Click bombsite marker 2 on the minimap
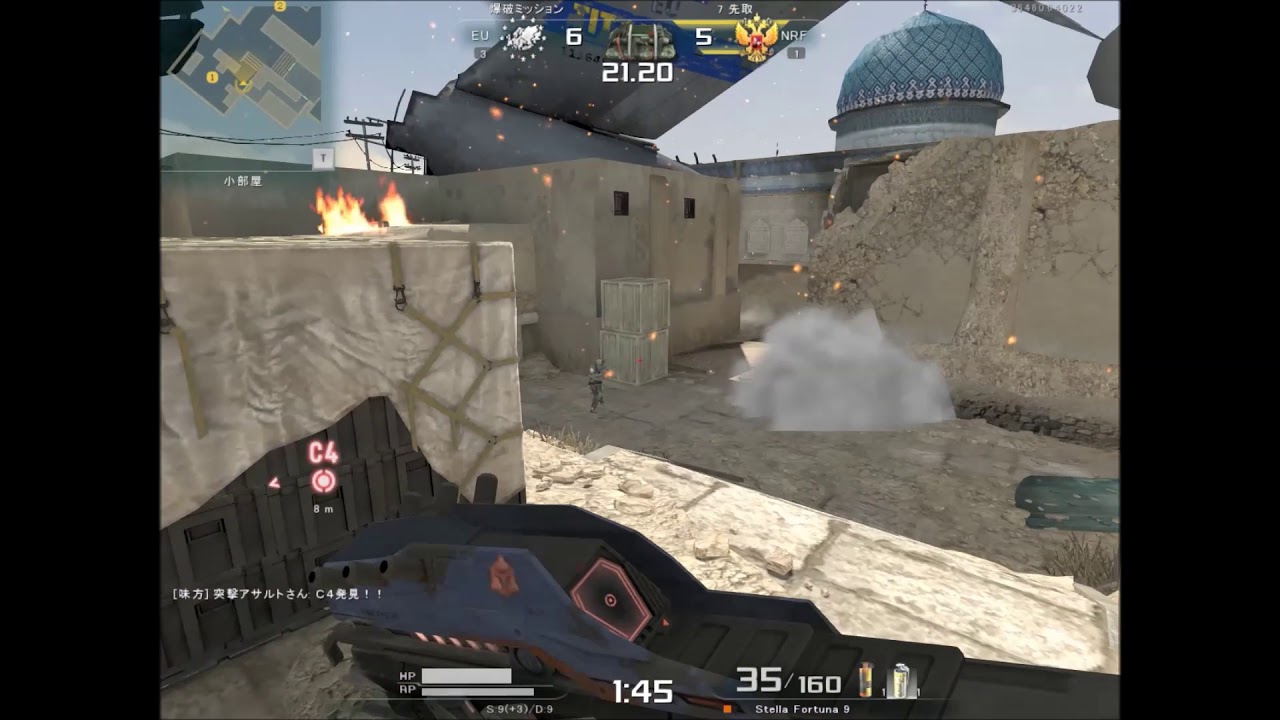The height and width of the screenshot is (720, 1280). (280, 6)
